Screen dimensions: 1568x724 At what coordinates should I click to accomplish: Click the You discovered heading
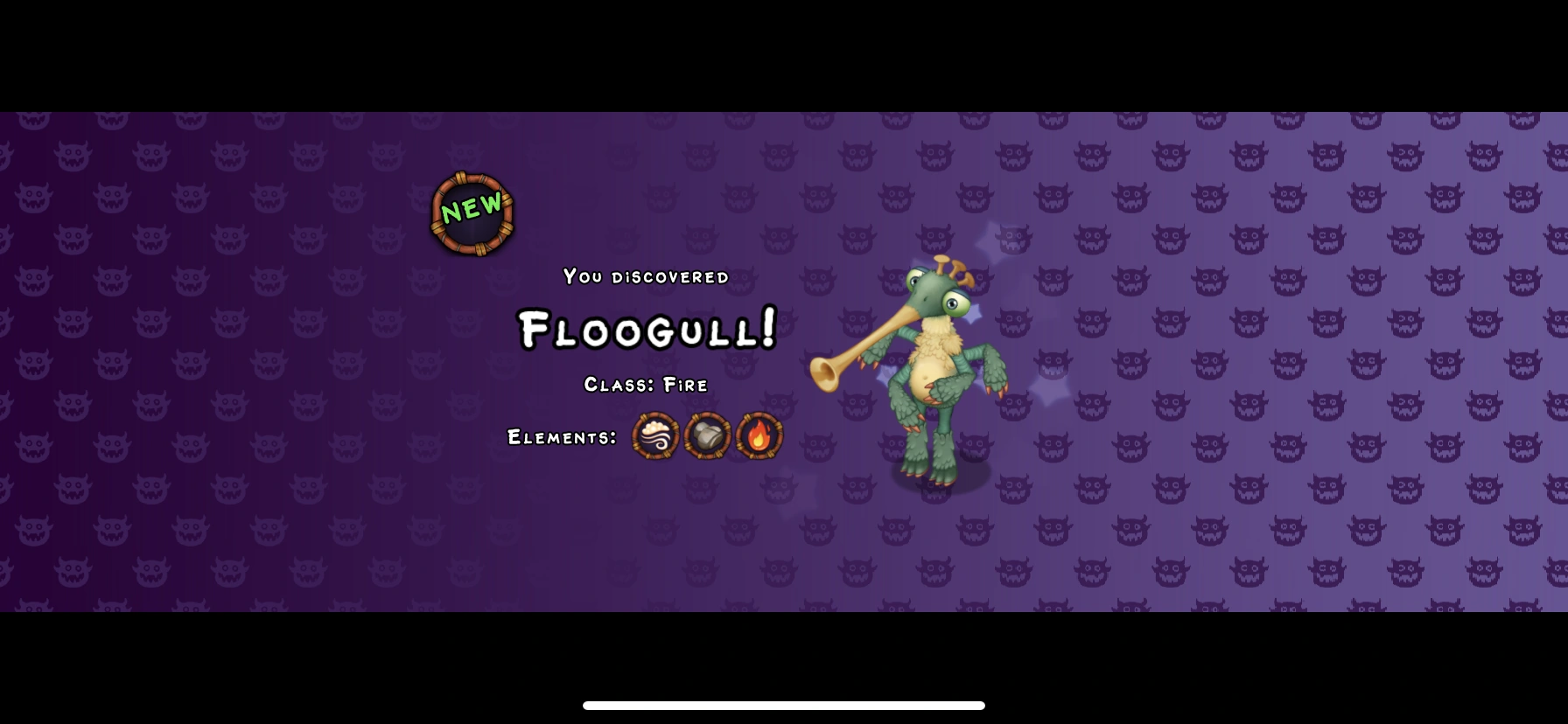(645, 276)
